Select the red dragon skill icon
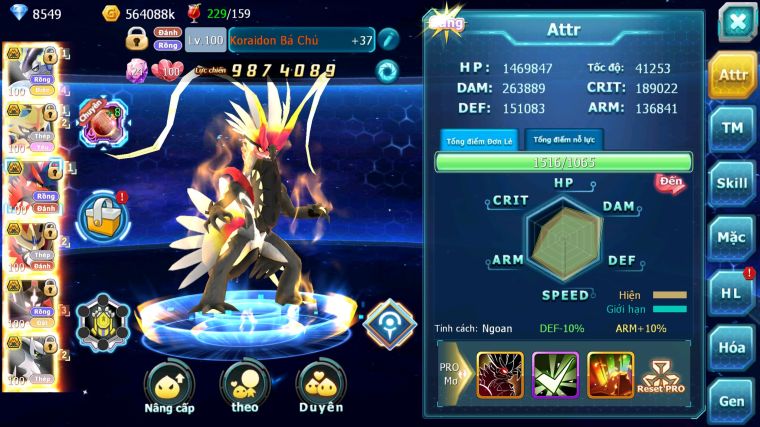Image resolution: width=760 pixels, height=427 pixels. [x=500, y=375]
